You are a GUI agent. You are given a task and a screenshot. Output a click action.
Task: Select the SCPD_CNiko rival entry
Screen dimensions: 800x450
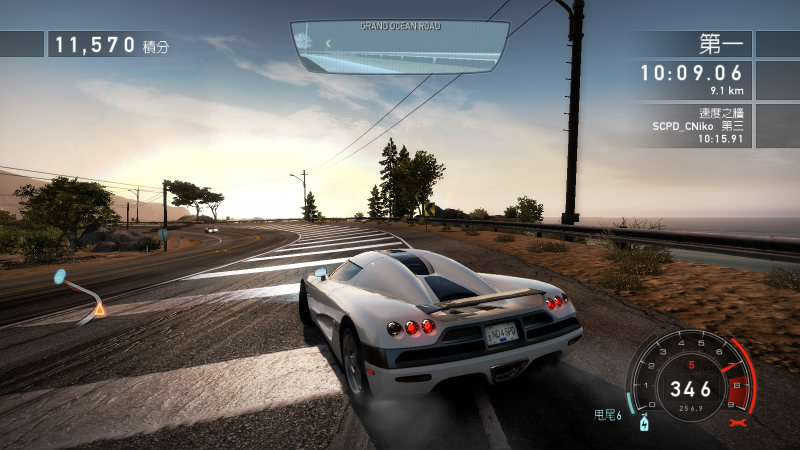pos(695,126)
